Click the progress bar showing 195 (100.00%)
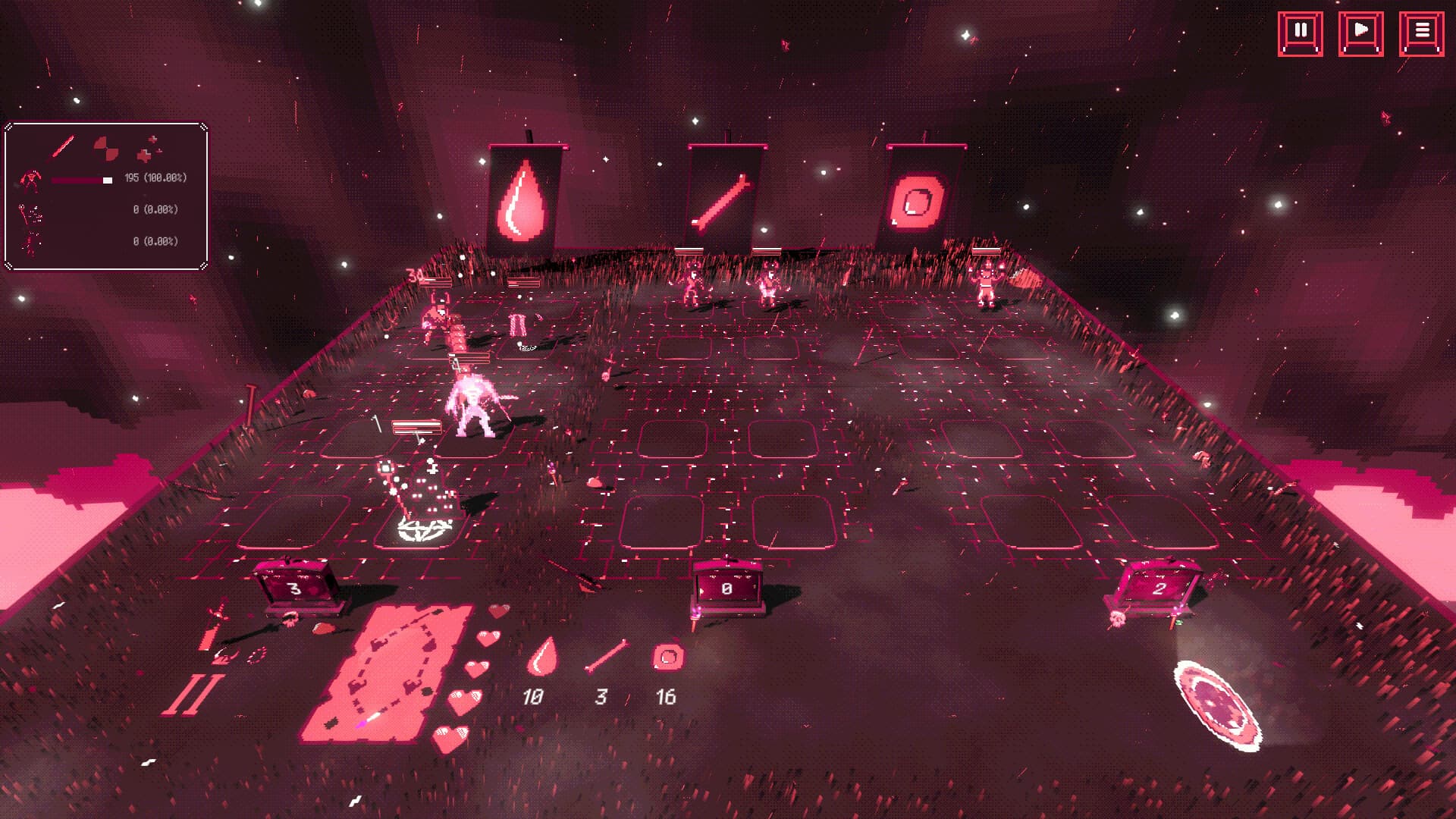 coord(81,180)
